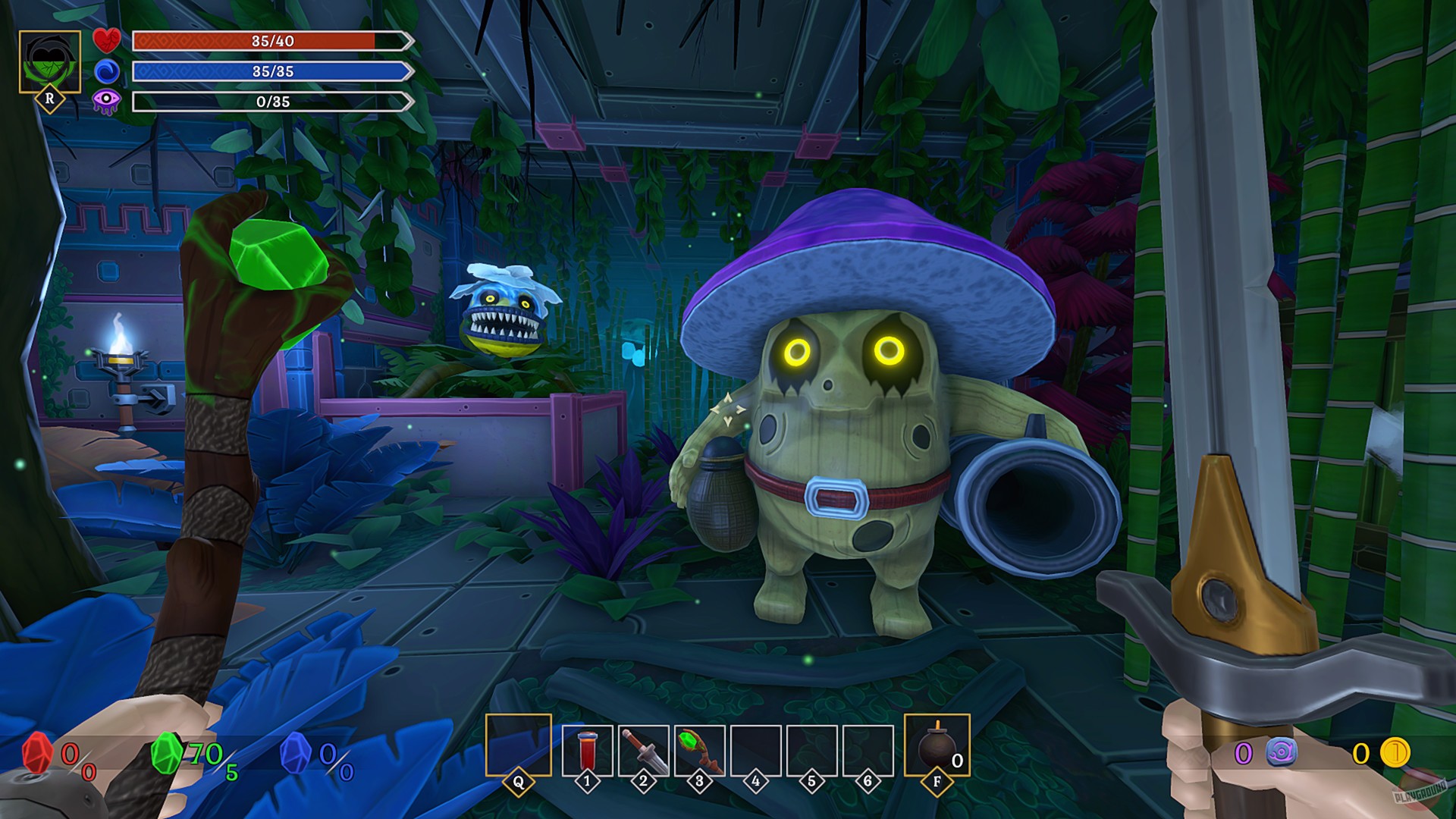
Task: Click the red mana gem icon
Action: [x=37, y=754]
